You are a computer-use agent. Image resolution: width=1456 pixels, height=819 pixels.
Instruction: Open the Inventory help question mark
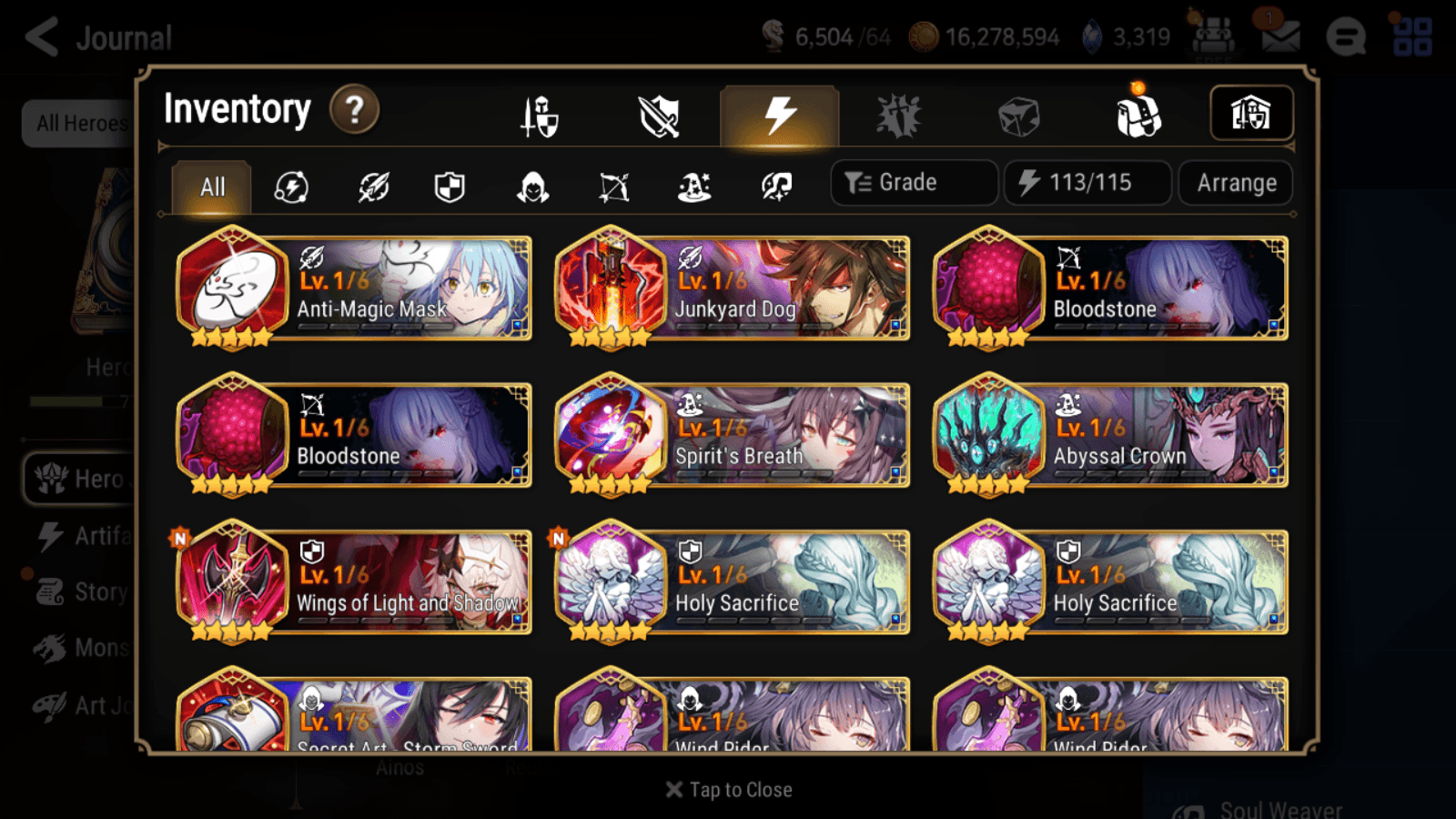[354, 109]
